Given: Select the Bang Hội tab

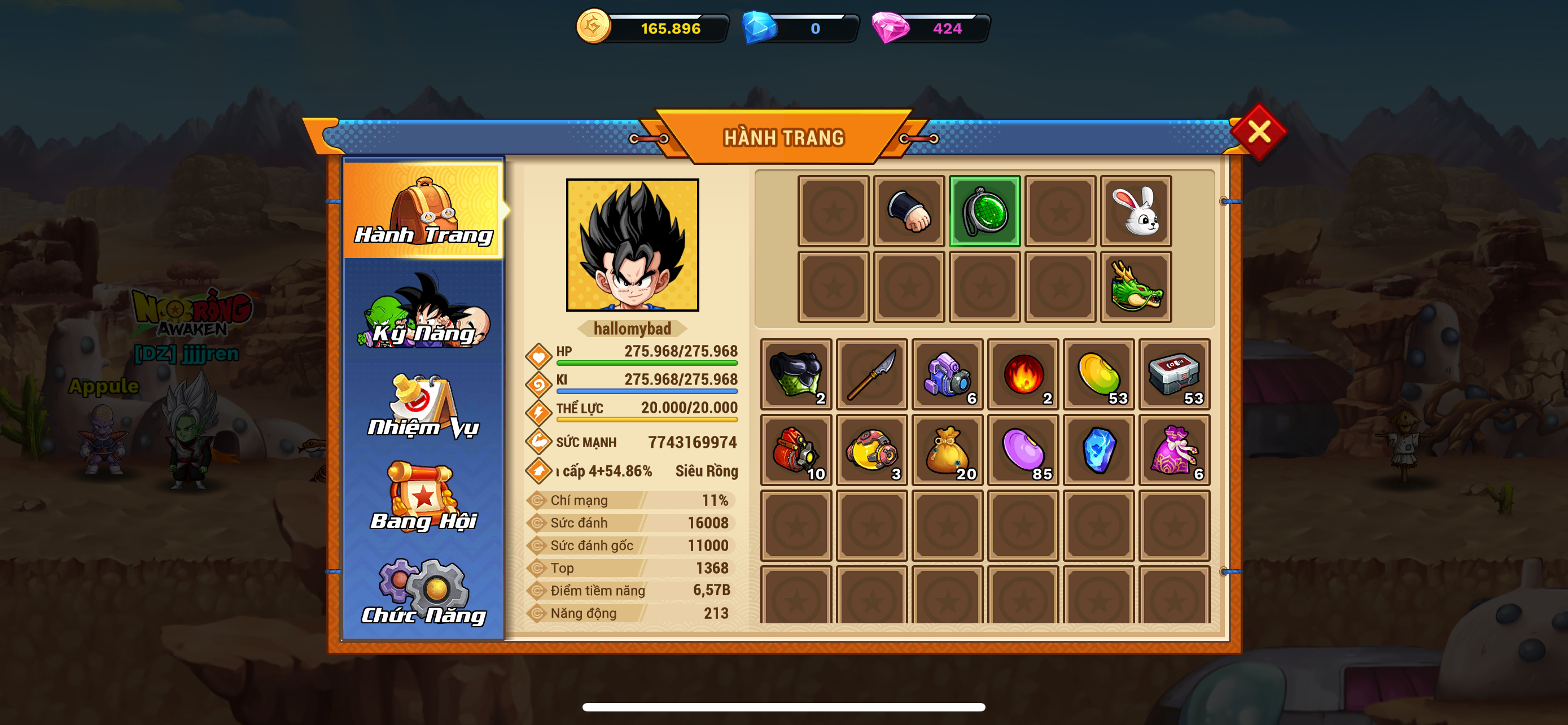Looking at the screenshot, I should coord(424,499).
